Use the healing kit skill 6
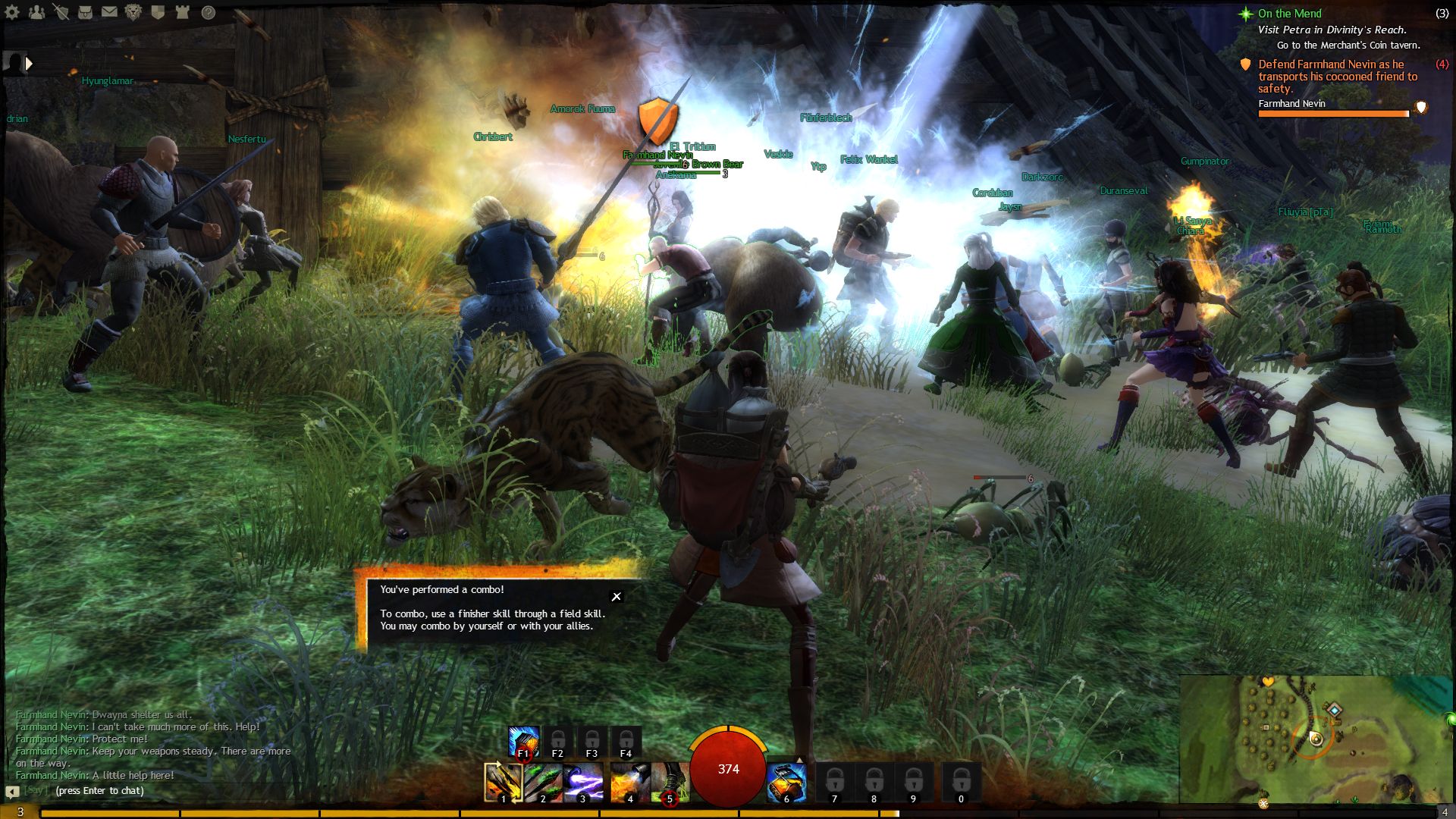The image size is (1456, 819). pos(786,782)
